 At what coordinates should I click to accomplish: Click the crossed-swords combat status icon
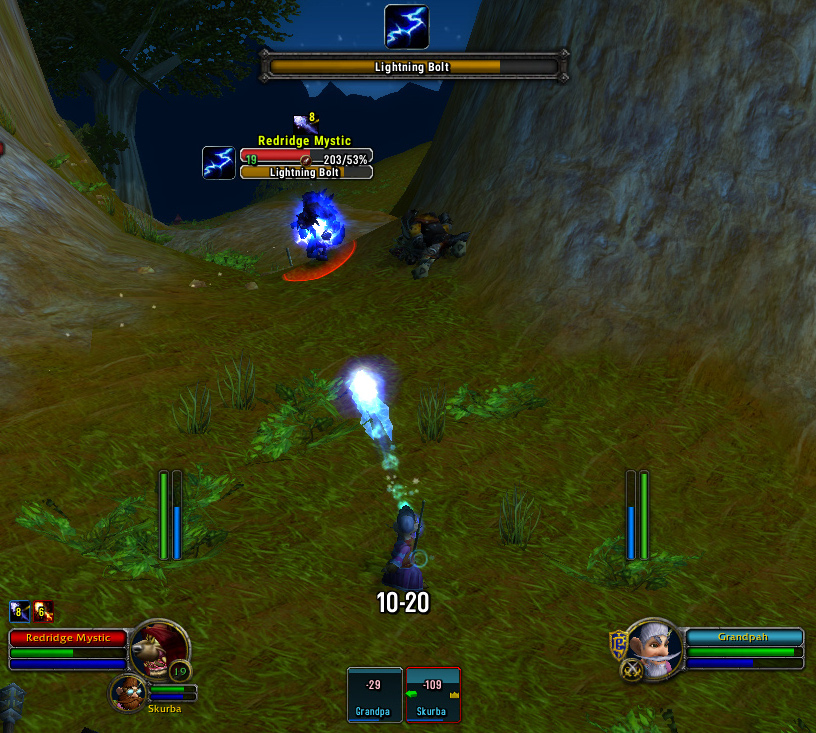pos(631,670)
